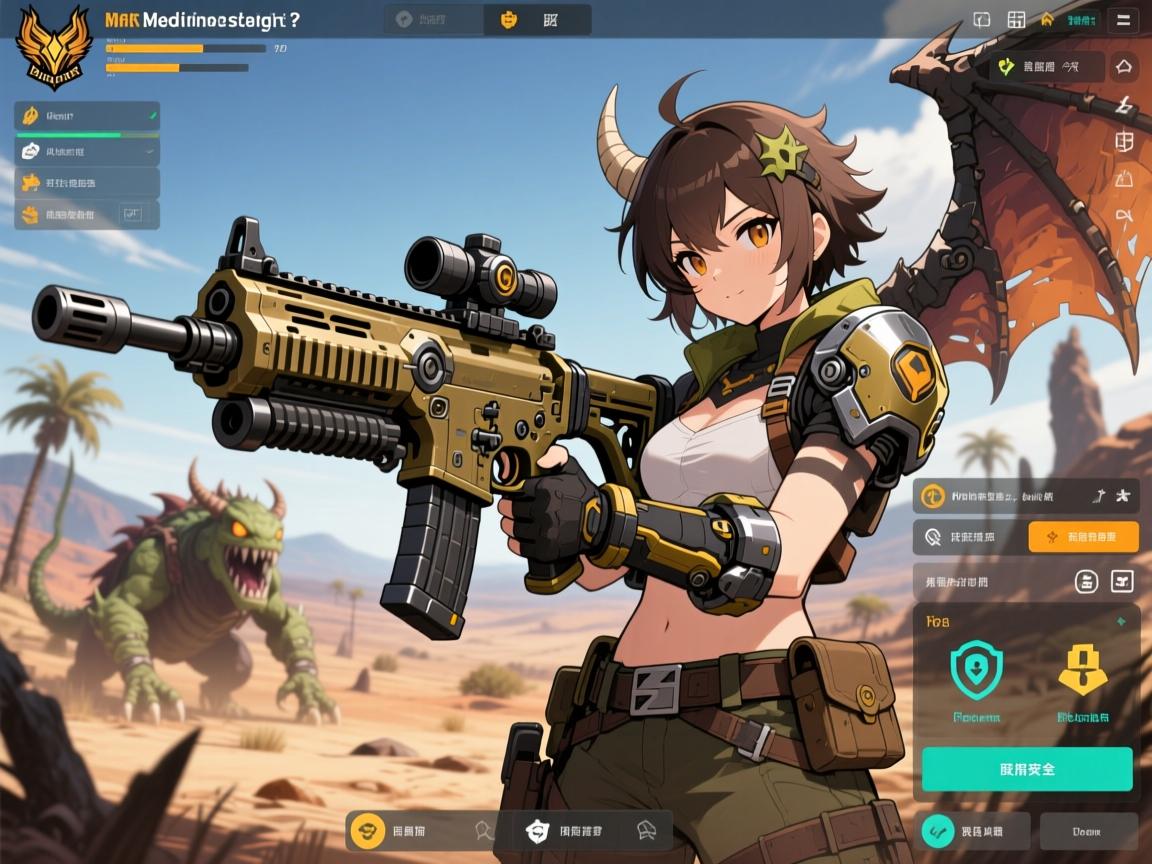1152x864 pixels.
Task: Select the first left-panel row with green checkmark
Action: click(87, 117)
